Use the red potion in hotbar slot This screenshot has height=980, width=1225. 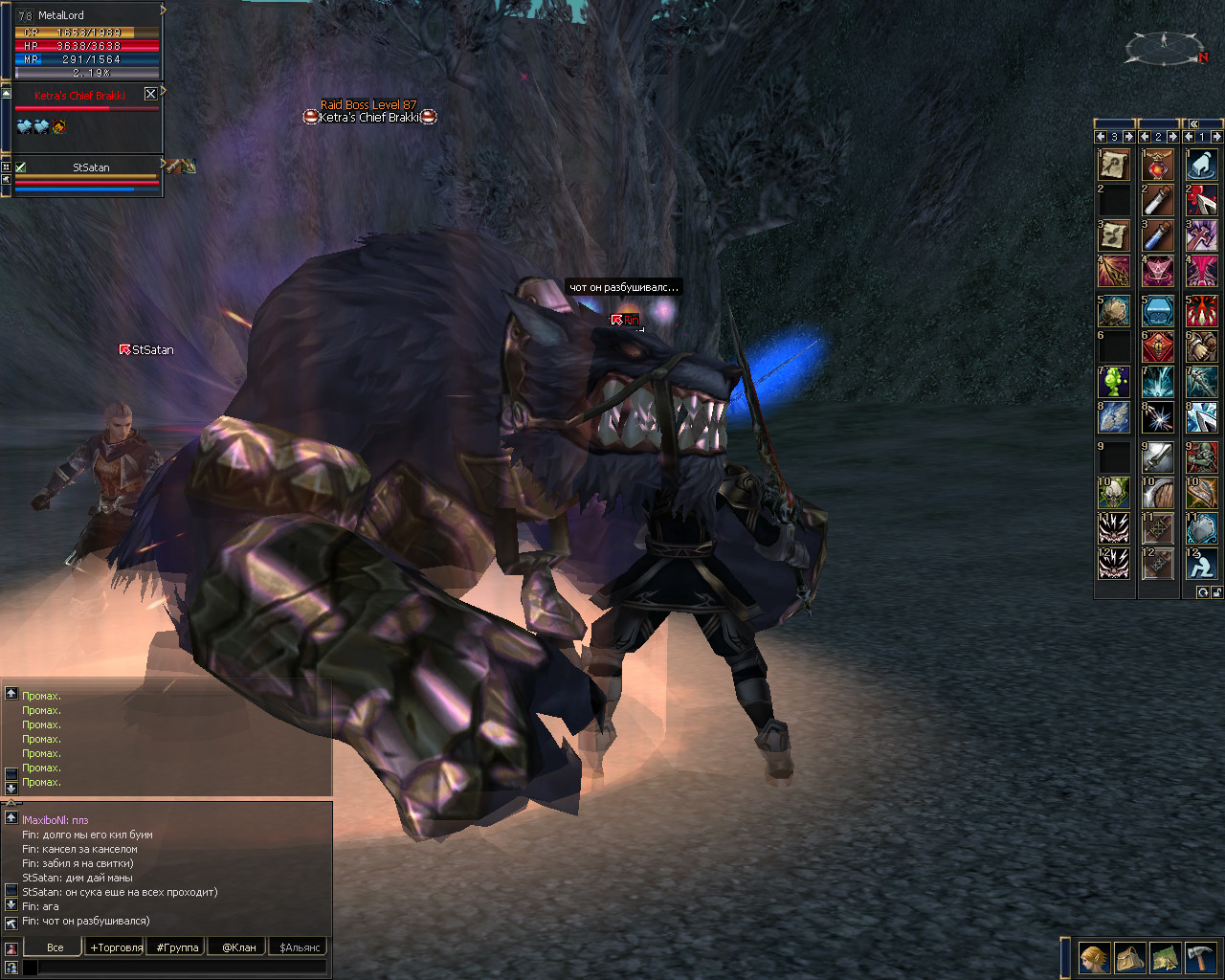1157,165
